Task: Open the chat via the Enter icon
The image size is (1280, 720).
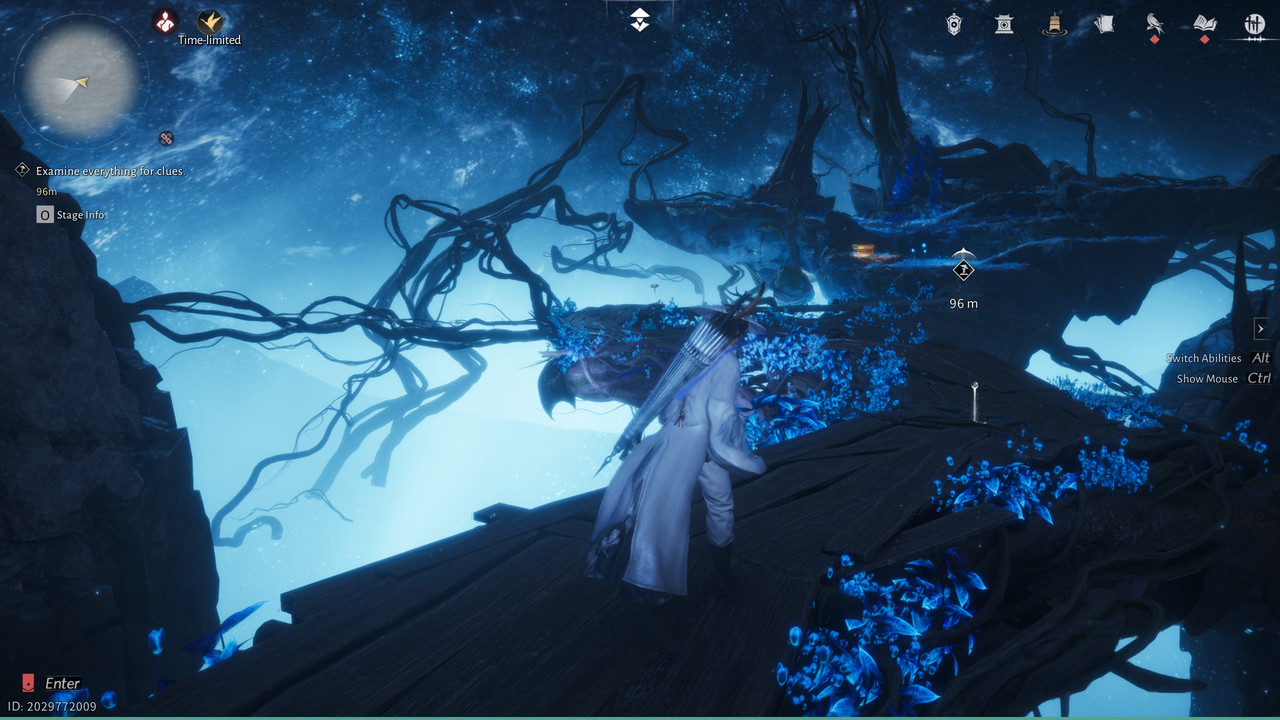Action: (28, 683)
